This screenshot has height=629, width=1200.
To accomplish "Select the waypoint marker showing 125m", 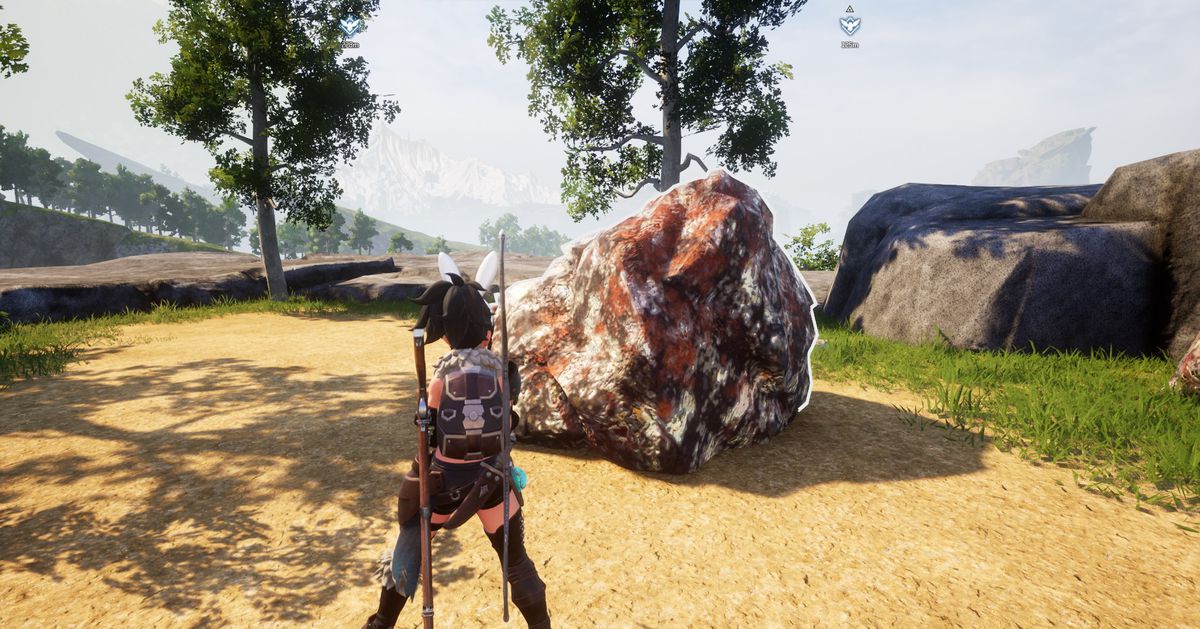I will coord(850,25).
